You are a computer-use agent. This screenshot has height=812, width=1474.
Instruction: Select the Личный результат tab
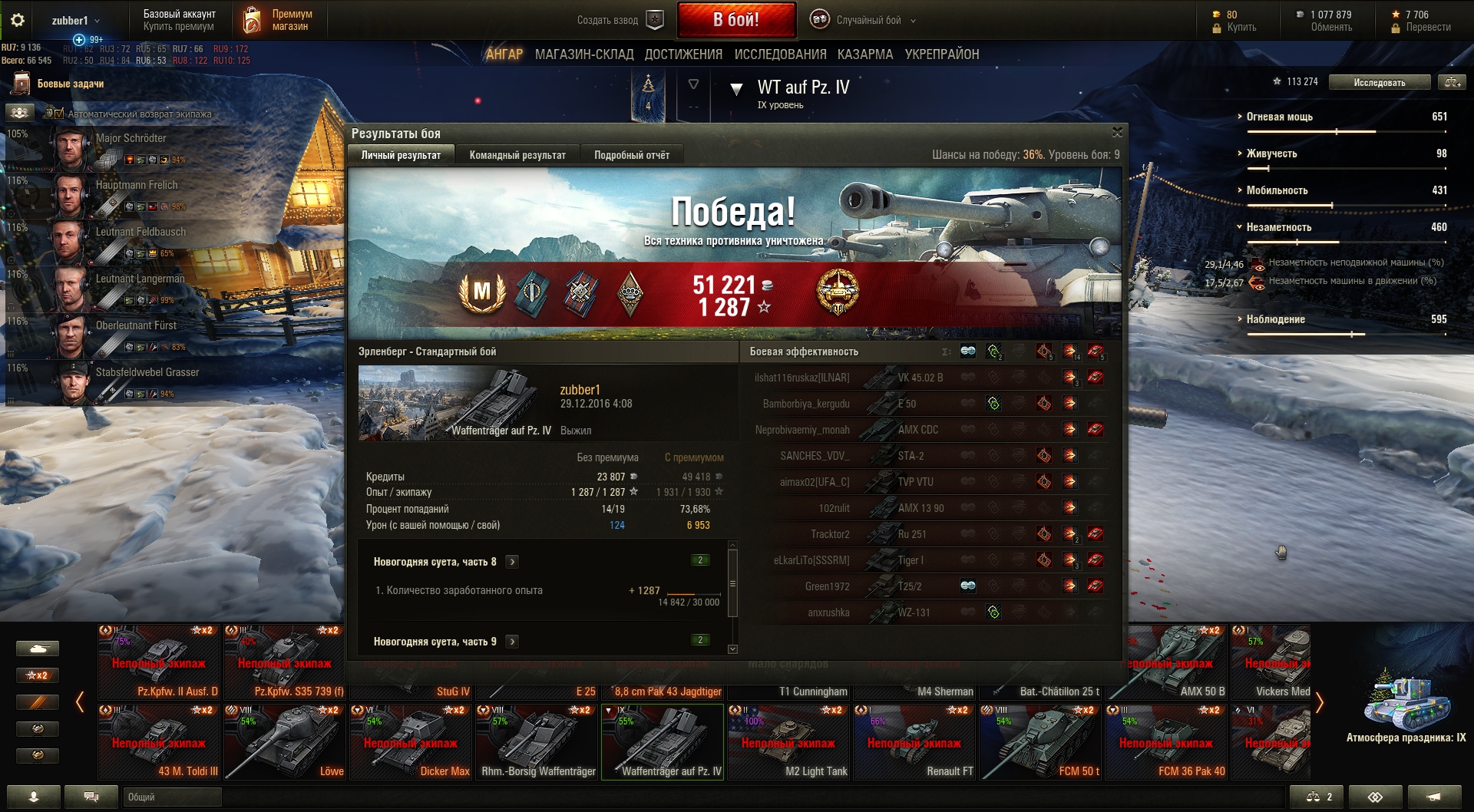401,155
